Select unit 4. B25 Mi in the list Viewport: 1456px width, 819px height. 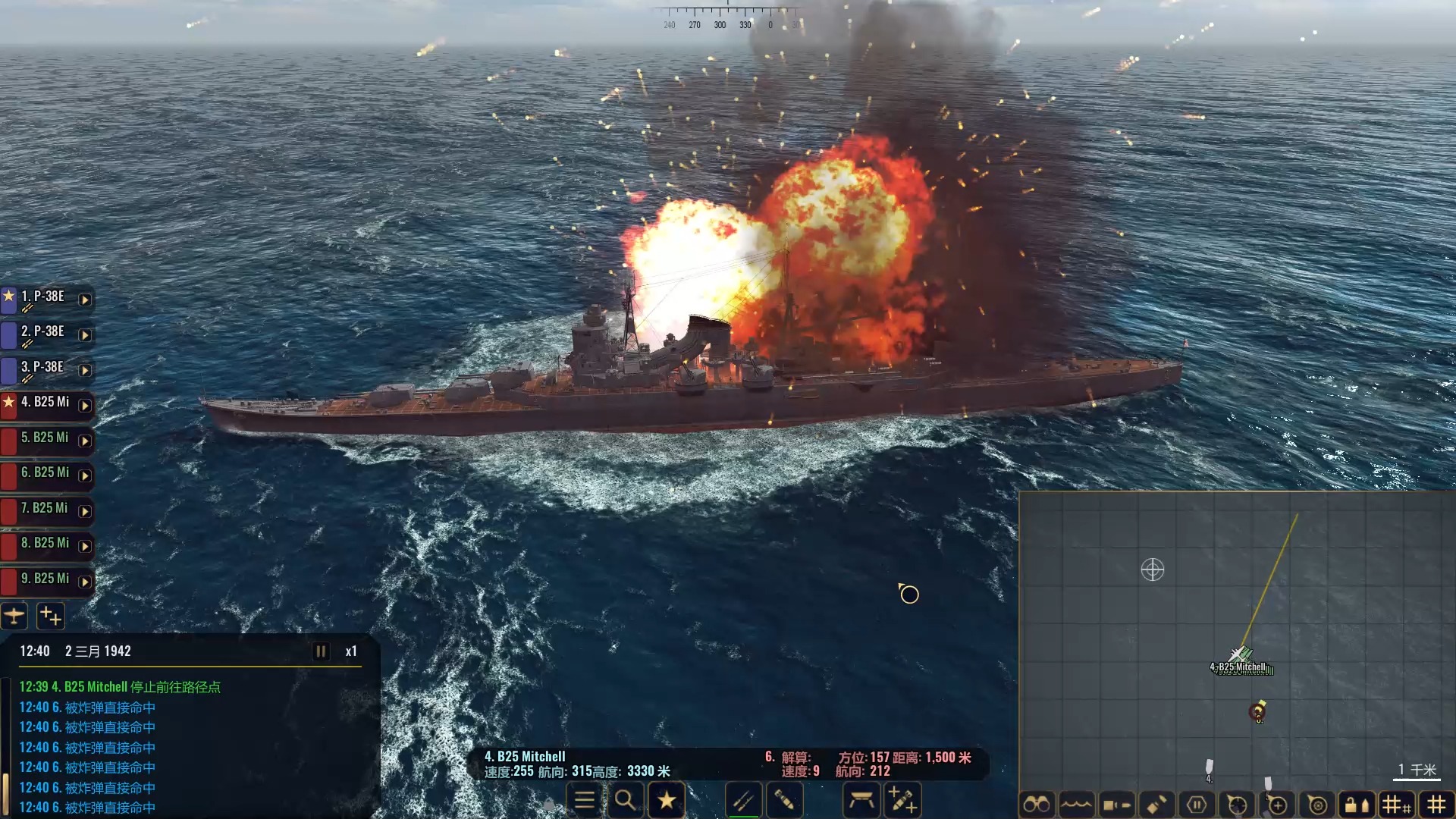coord(45,403)
